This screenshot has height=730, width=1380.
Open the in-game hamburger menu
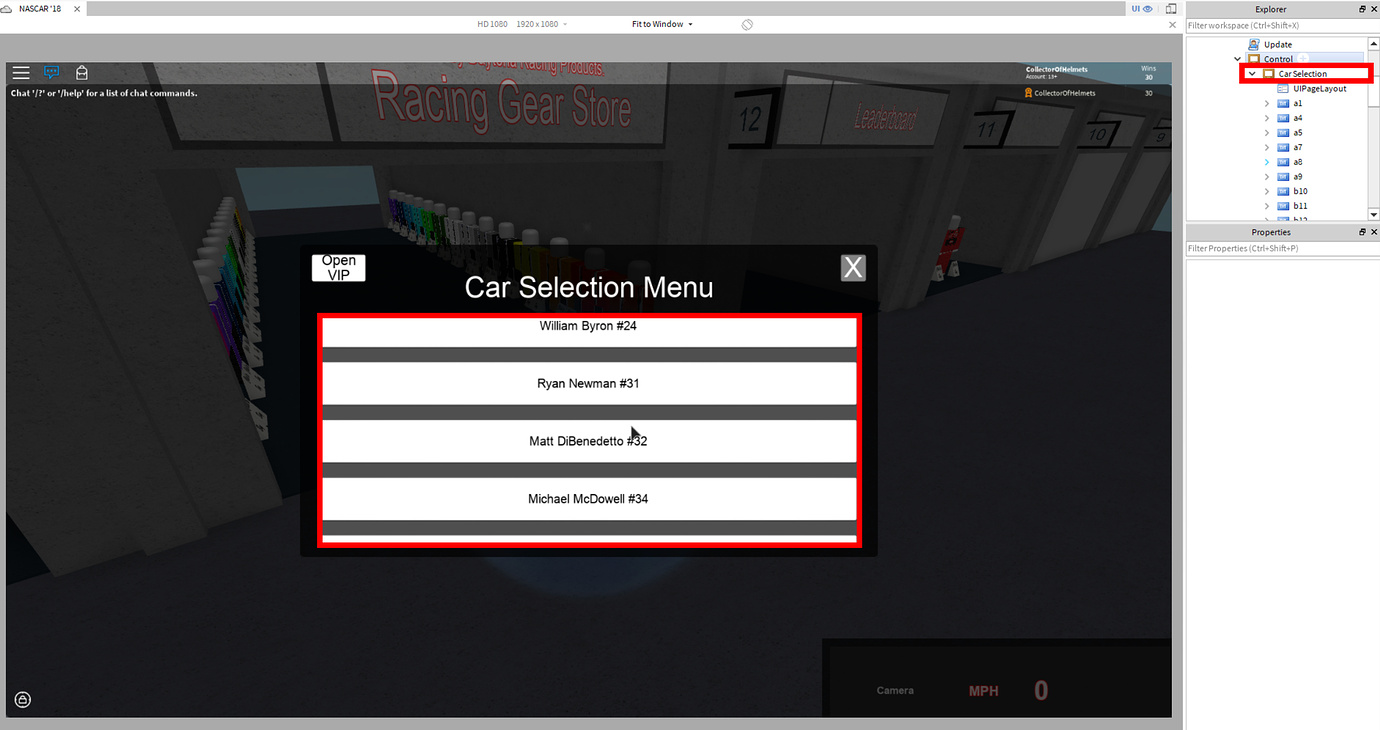[20, 72]
